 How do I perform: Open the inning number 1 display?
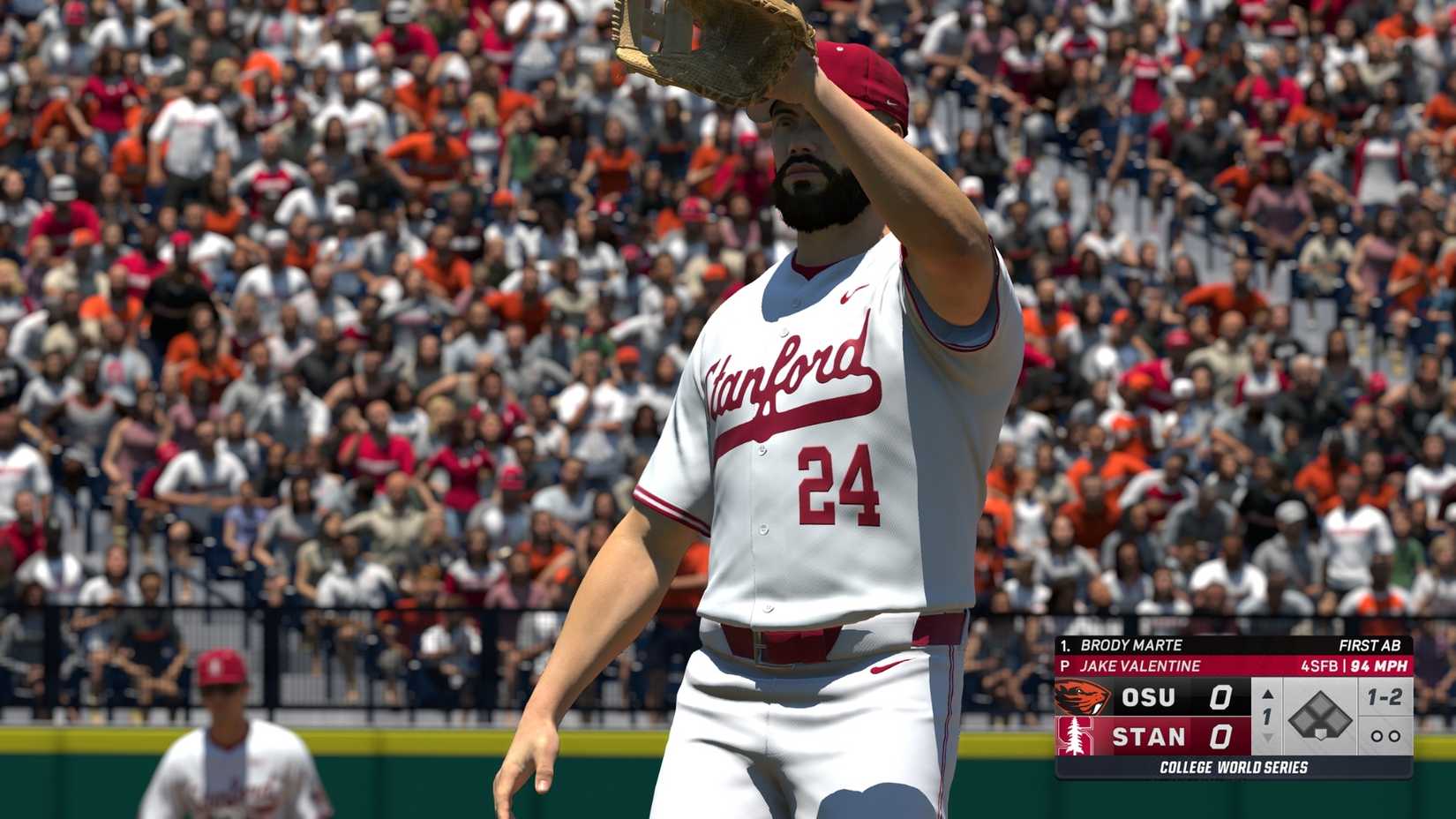tap(1266, 715)
